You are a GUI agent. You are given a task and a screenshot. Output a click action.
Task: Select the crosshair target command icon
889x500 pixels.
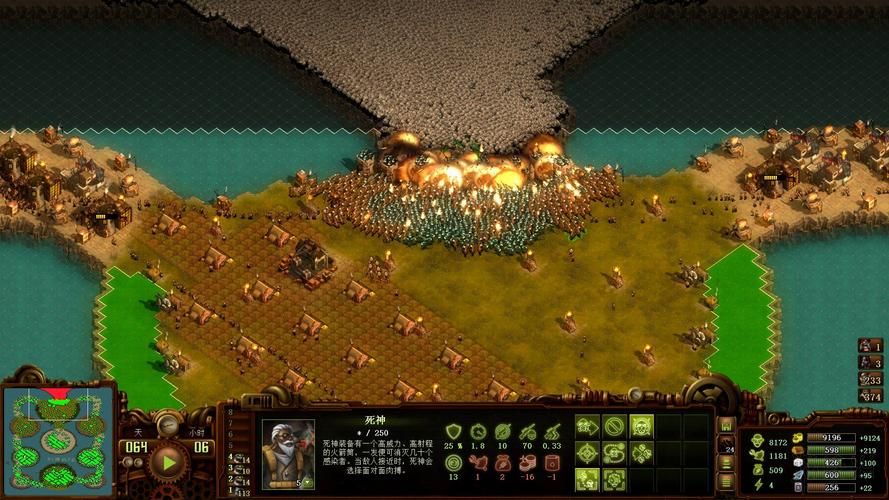587,453
